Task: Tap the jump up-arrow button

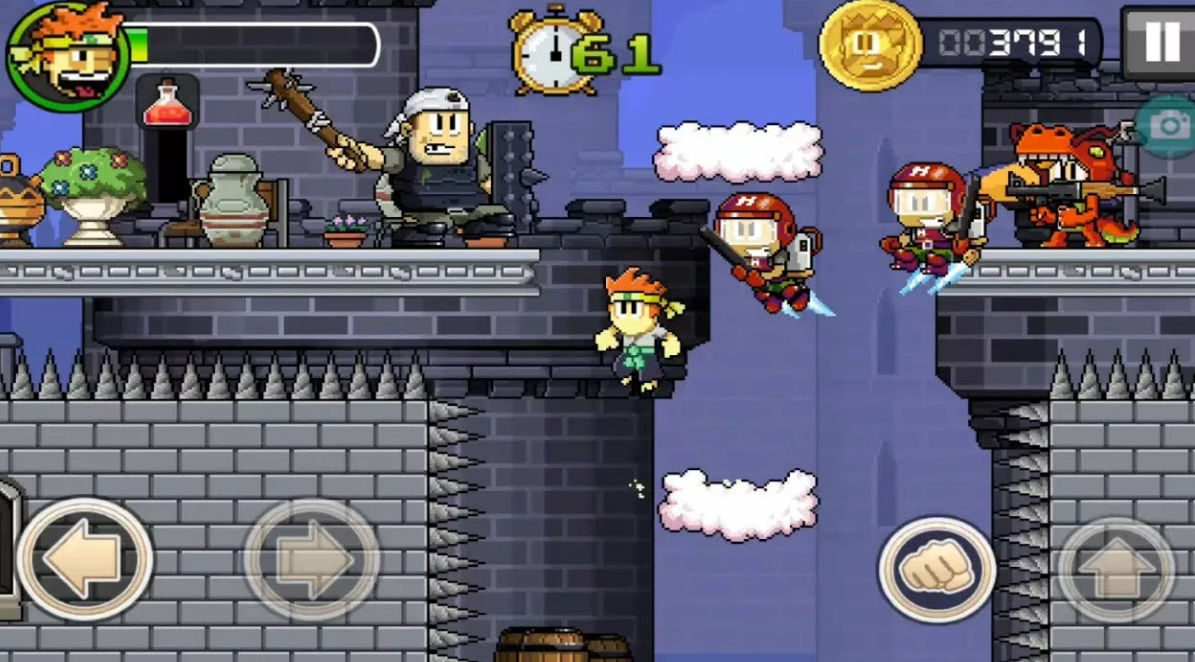Action: [x=1116, y=570]
